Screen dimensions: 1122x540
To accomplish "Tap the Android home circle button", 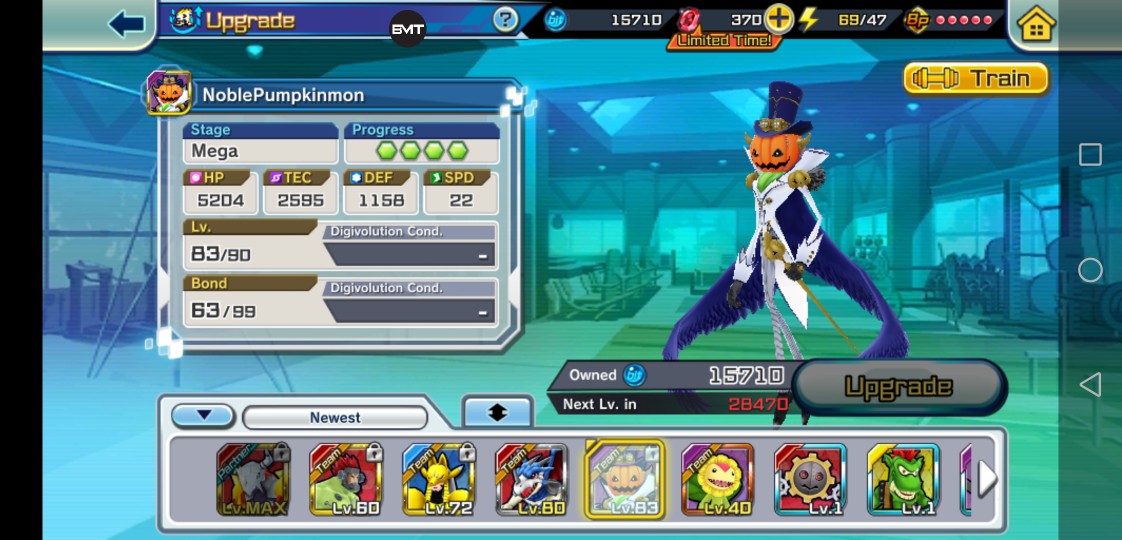I will tap(1090, 270).
